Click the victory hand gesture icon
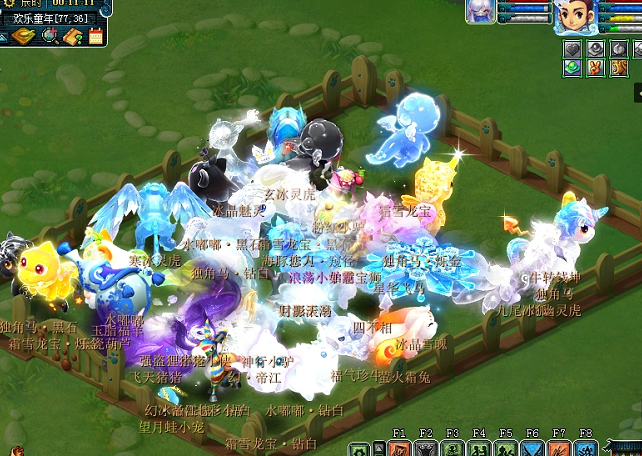The image size is (642, 456). (x=594, y=68)
